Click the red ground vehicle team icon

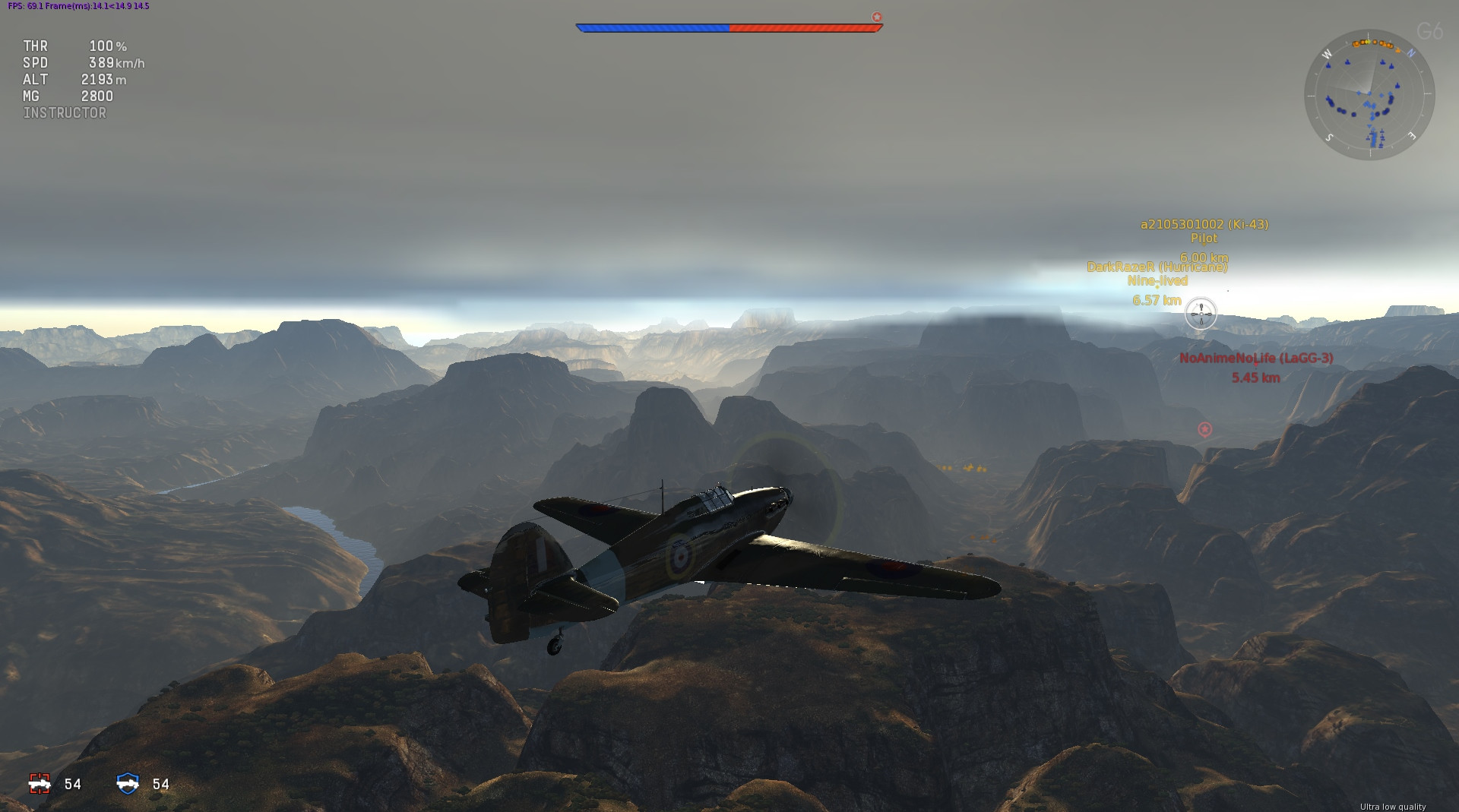(40, 783)
